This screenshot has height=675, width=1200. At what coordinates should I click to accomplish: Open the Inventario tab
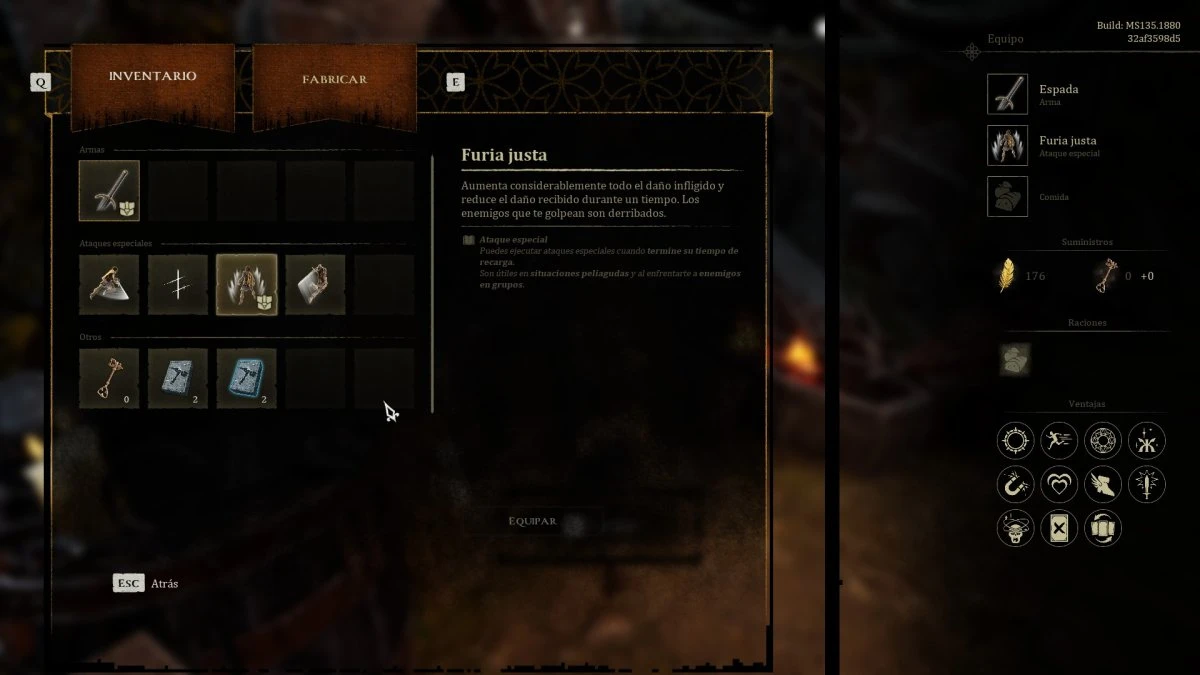tap(152, 77)
